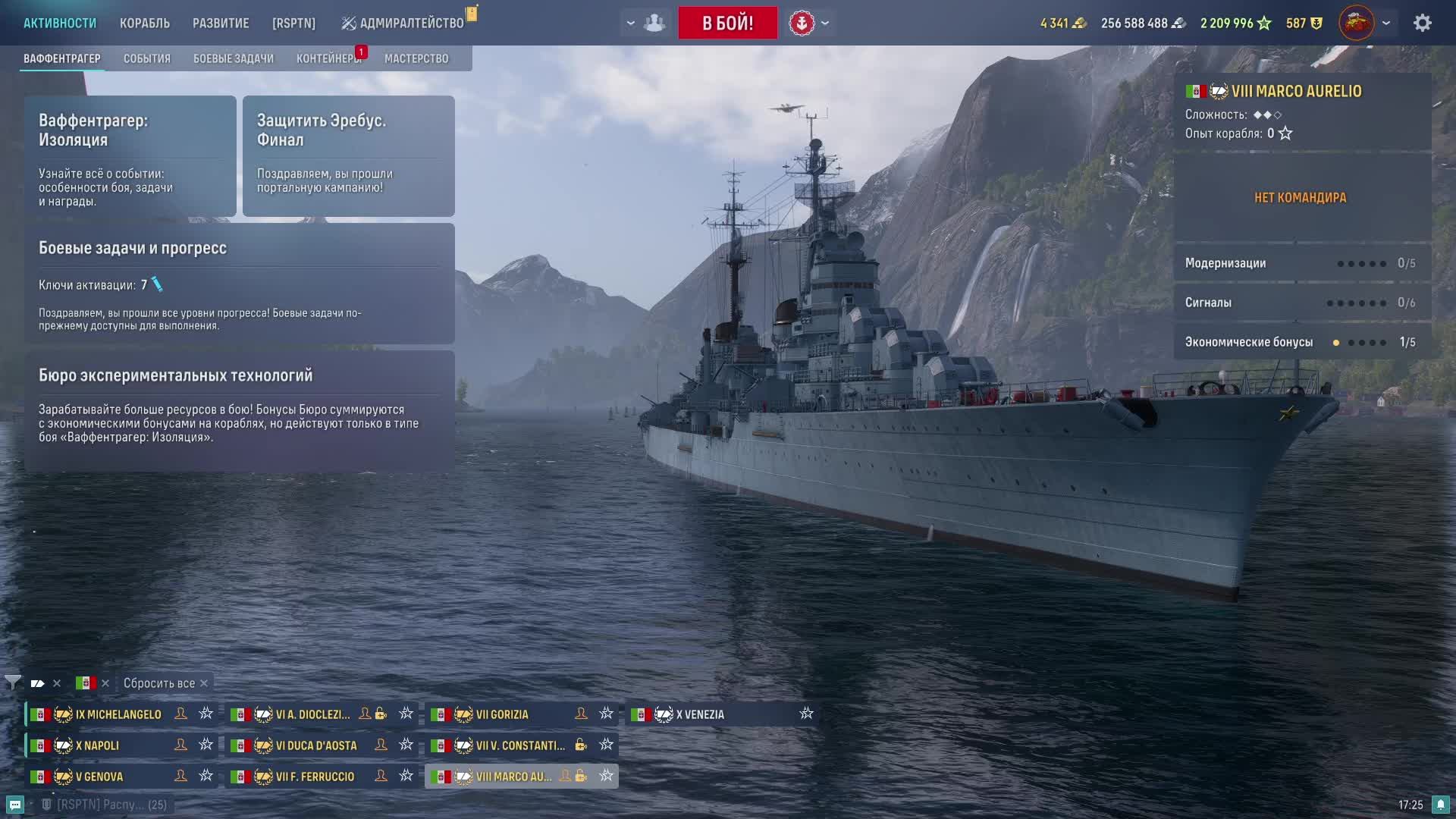The image size is (1456, 819).
Task: Open the settings gear icon
Action: pyautogui.click(x=1422, y=23)
